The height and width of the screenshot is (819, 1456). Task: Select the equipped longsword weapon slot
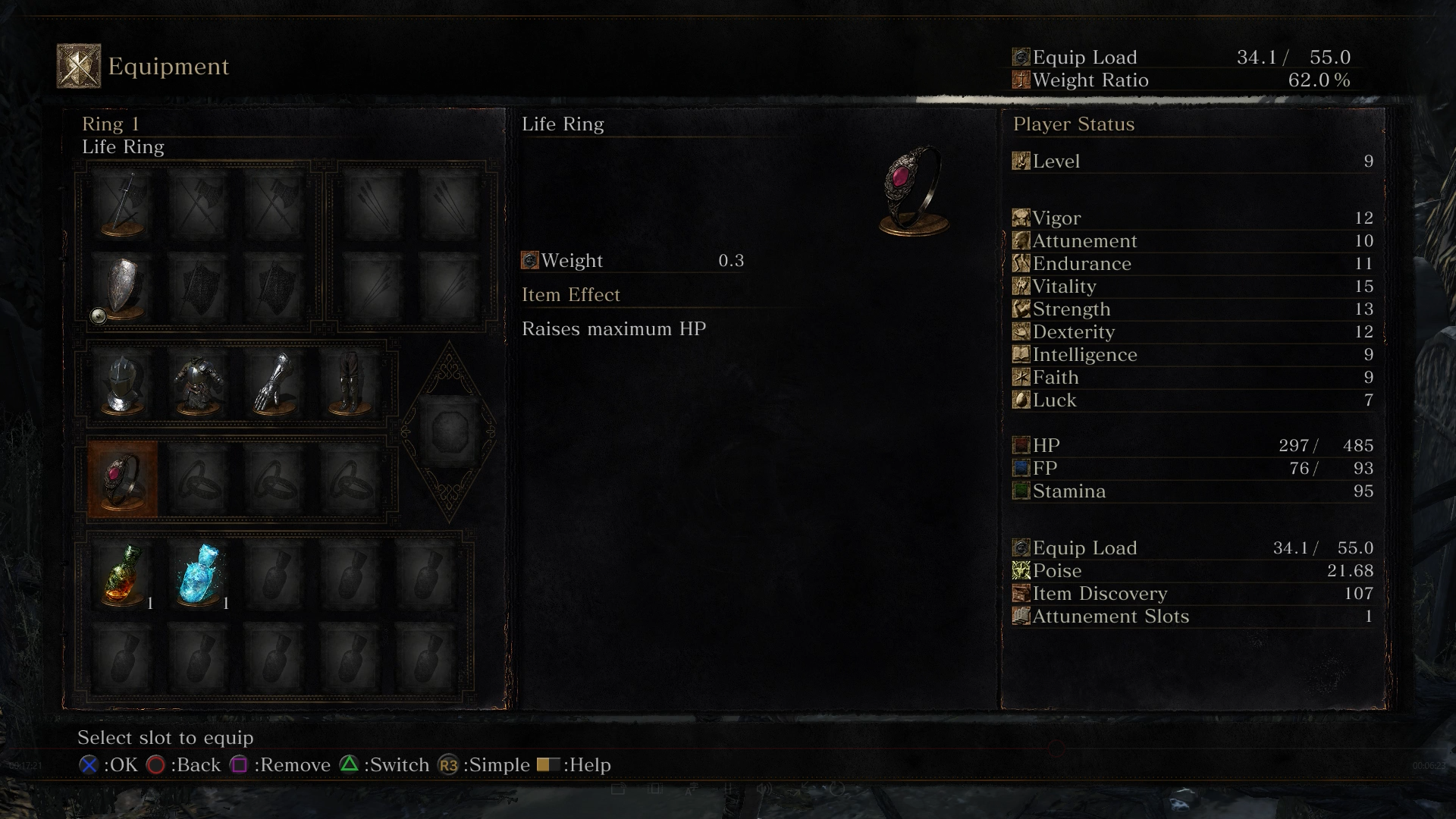(x=122, y=204)
